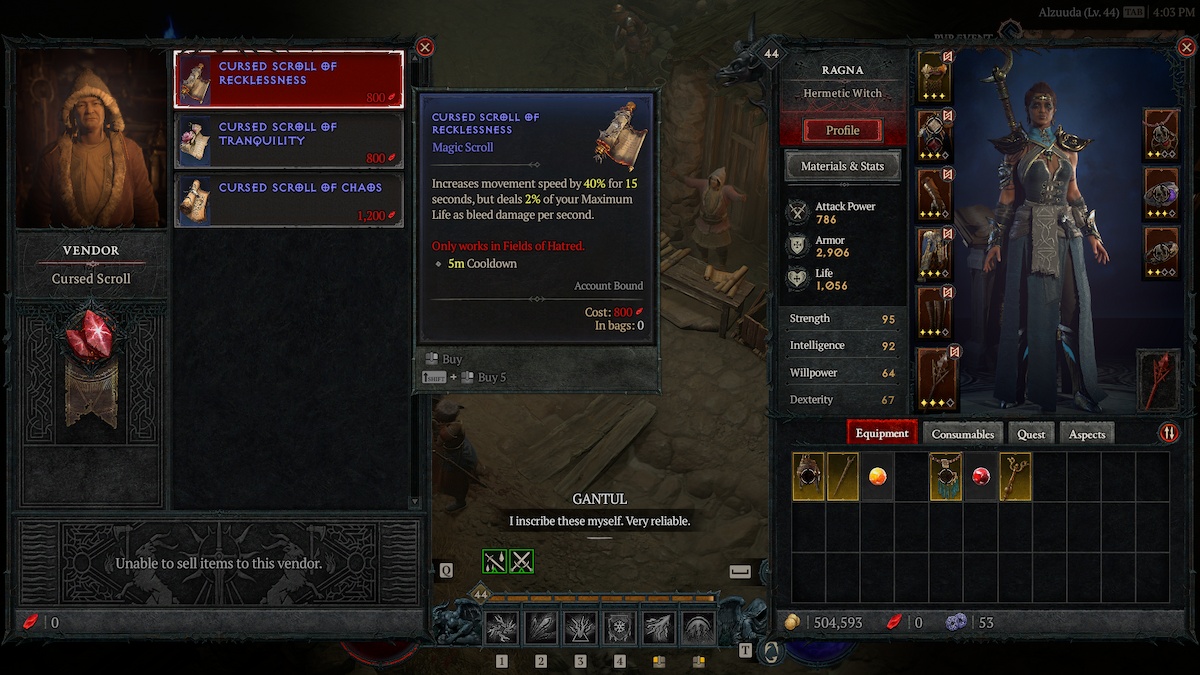The image size is (1200, 675).
Task: Pick the Cursed Scroll of Chaos
Action: [x=288, y=200]
